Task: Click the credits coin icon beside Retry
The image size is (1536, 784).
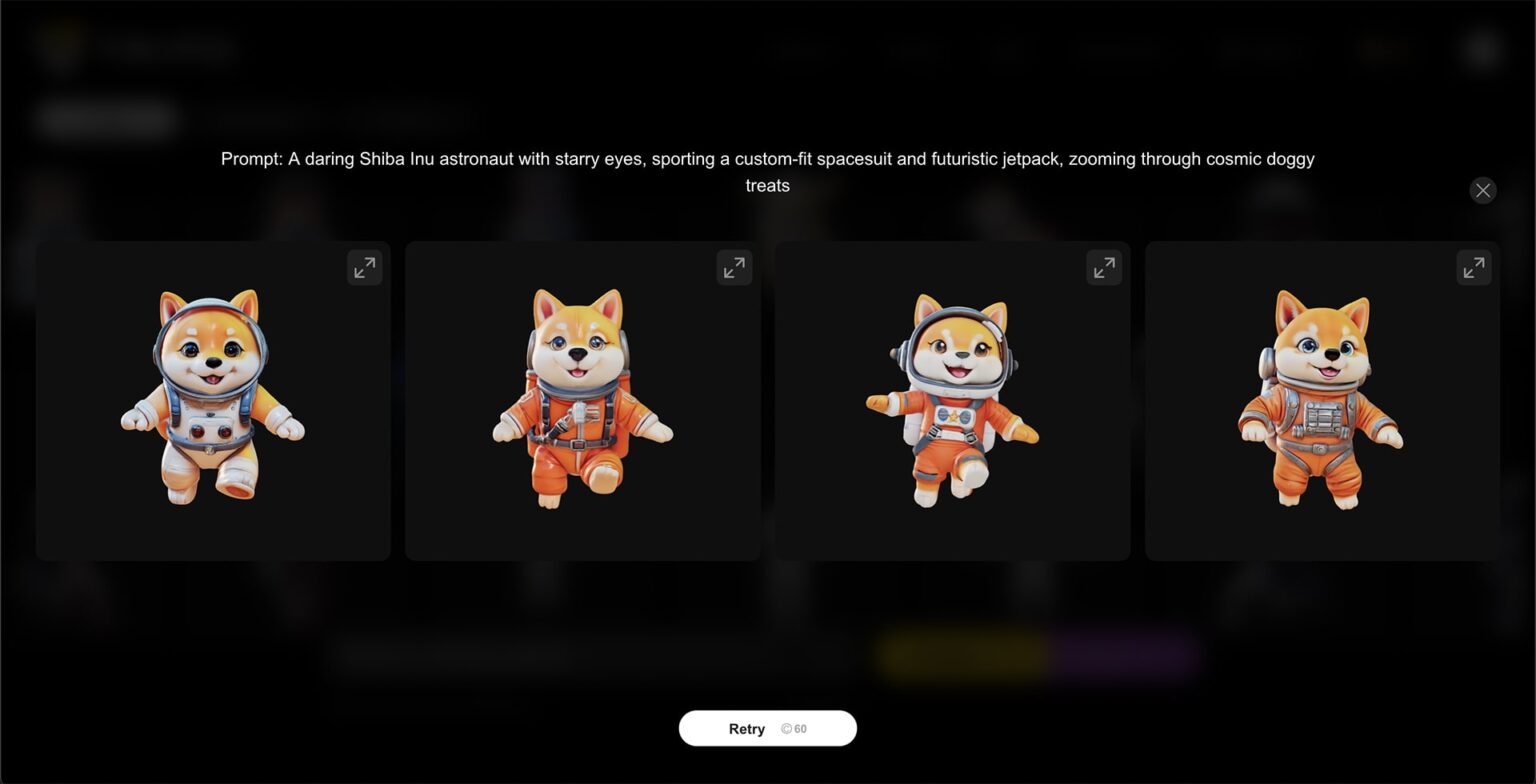Action: tap(785, 728)
